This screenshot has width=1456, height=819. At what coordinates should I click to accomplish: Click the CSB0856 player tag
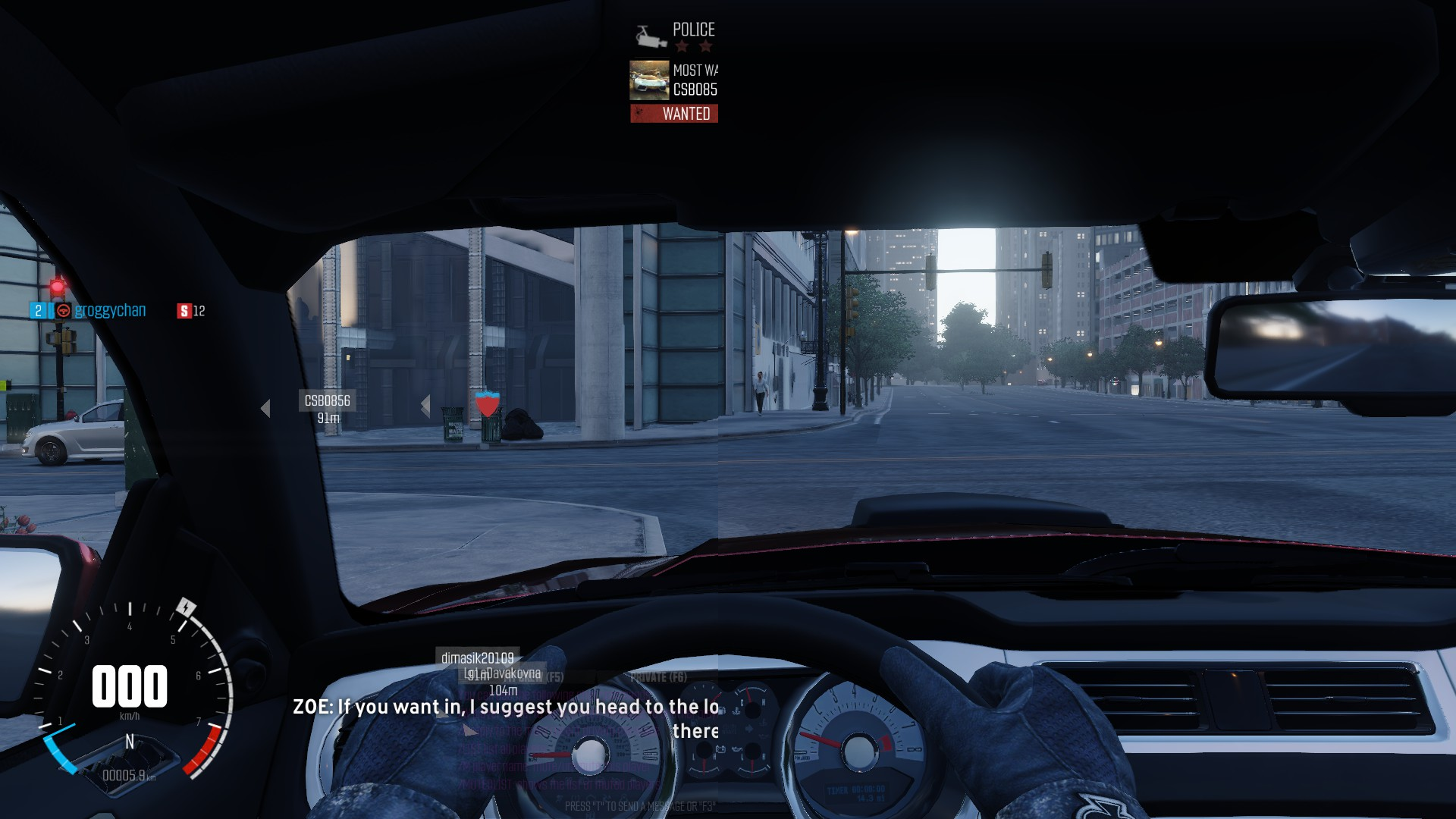coord(327,400)
